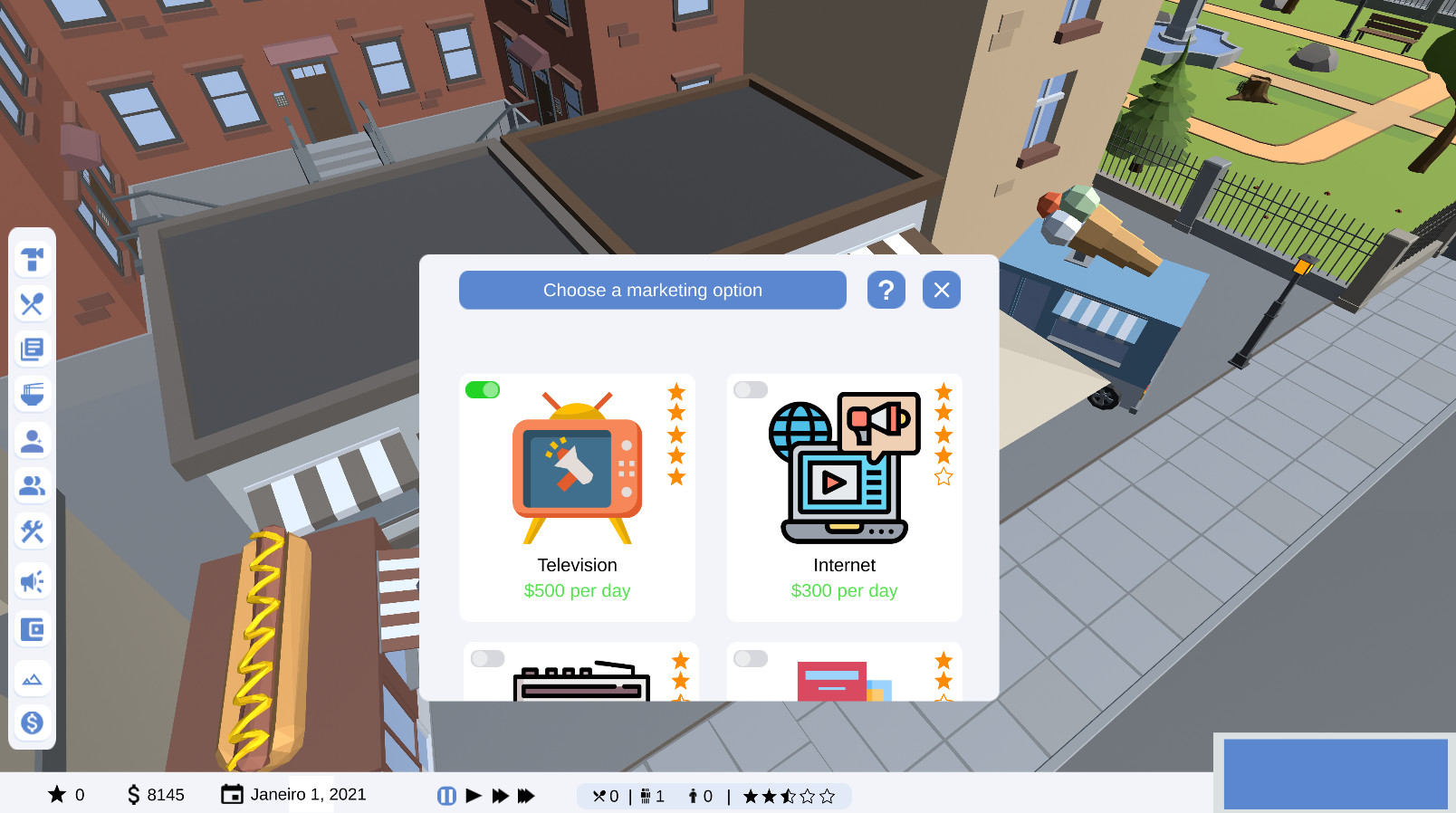
Task: Click the Choose a marketing option header
Action: click(x=652, y=290)
